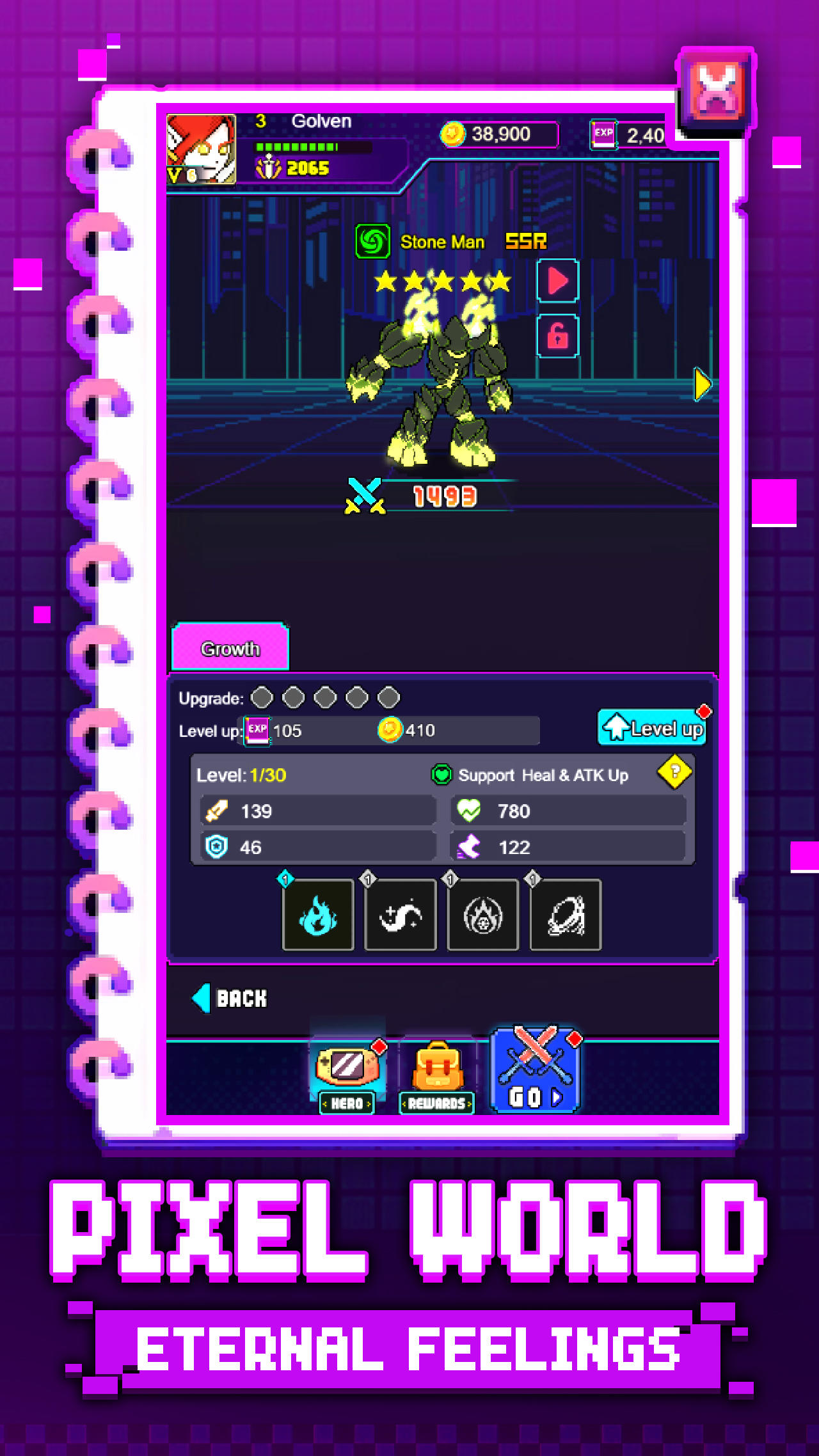The width and height of the screenshot is (819, 1456).
Task: Click the red X button at top right
Action: click(715, 88)
